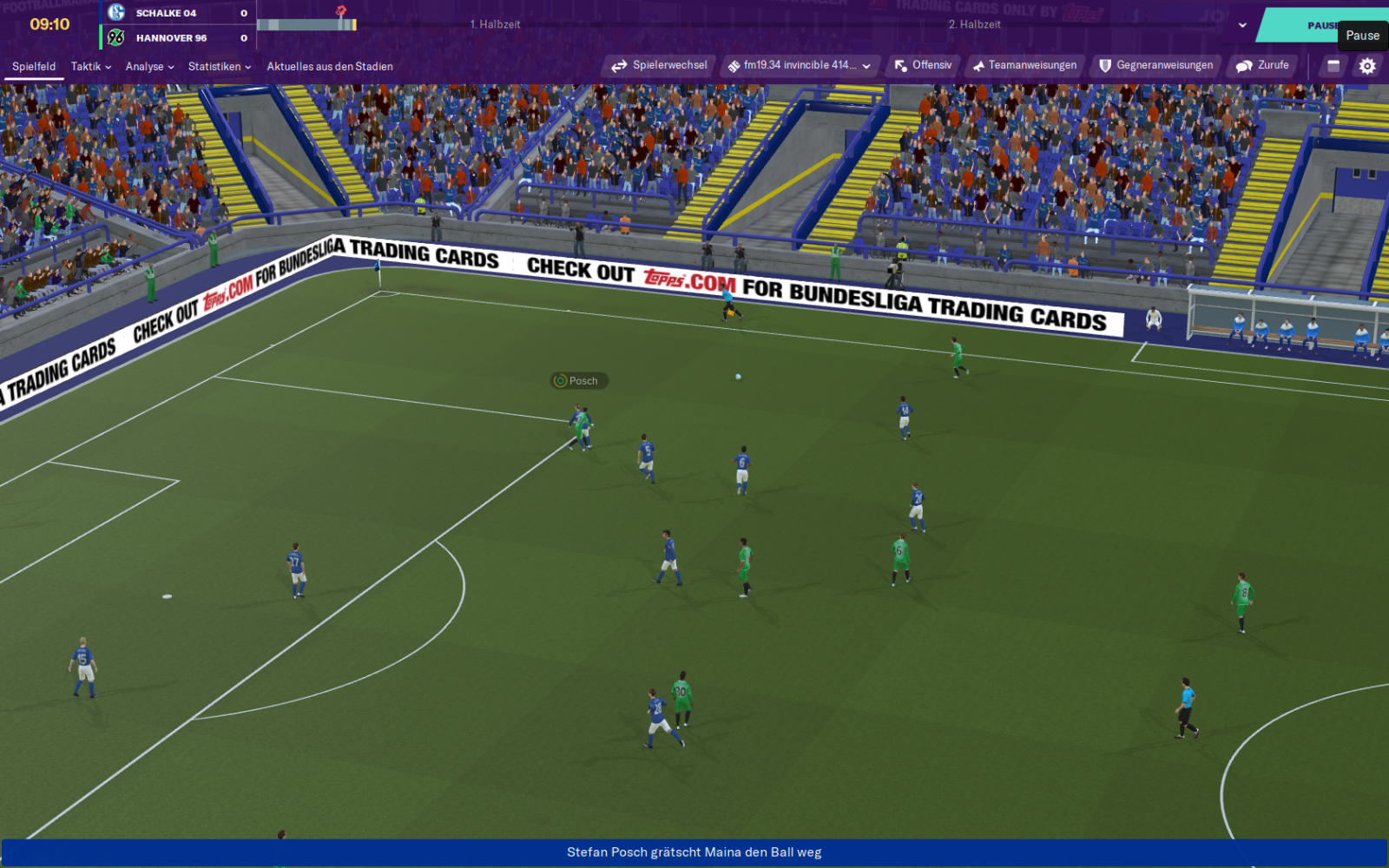Expand the chevron next to the pause button

[1242, 25]
